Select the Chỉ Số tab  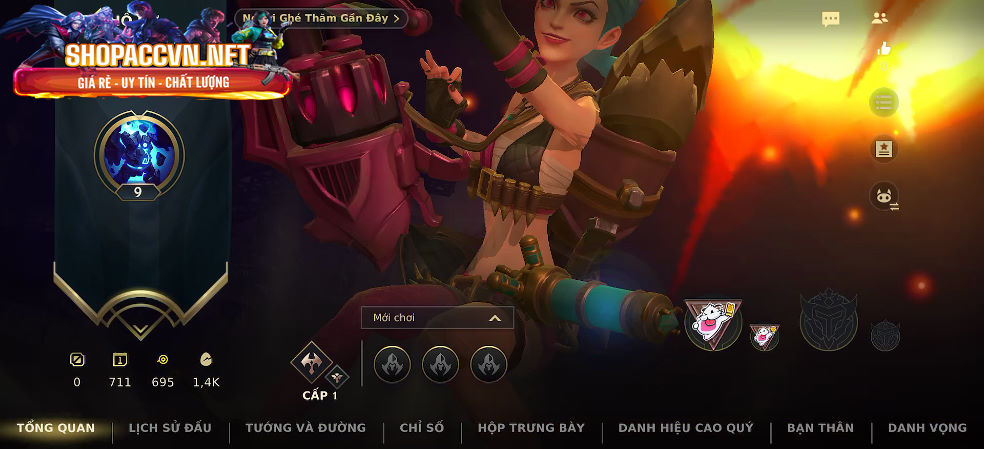[421, 428]
